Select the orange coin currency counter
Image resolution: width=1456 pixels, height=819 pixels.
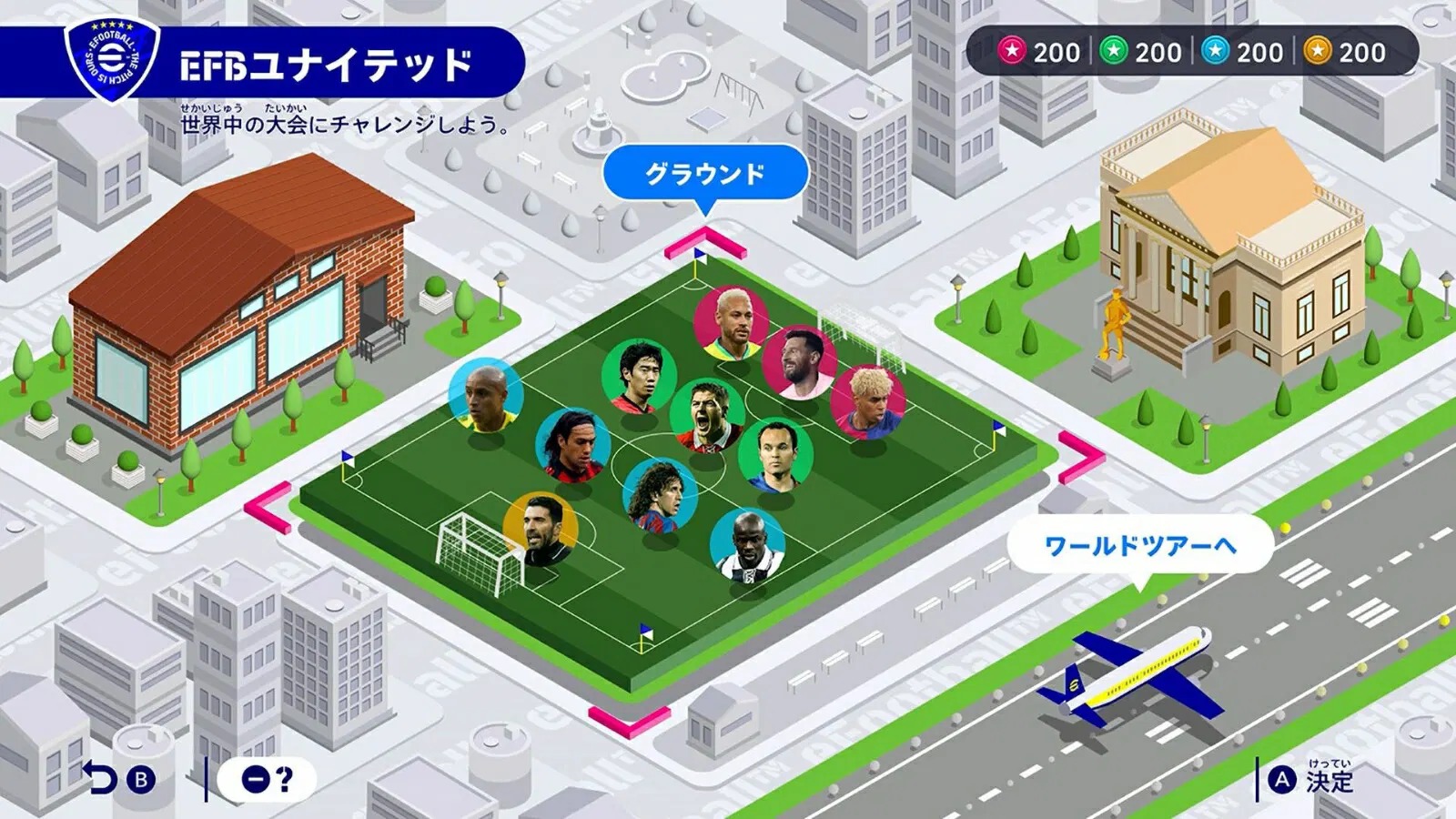tap(1334, 53)
